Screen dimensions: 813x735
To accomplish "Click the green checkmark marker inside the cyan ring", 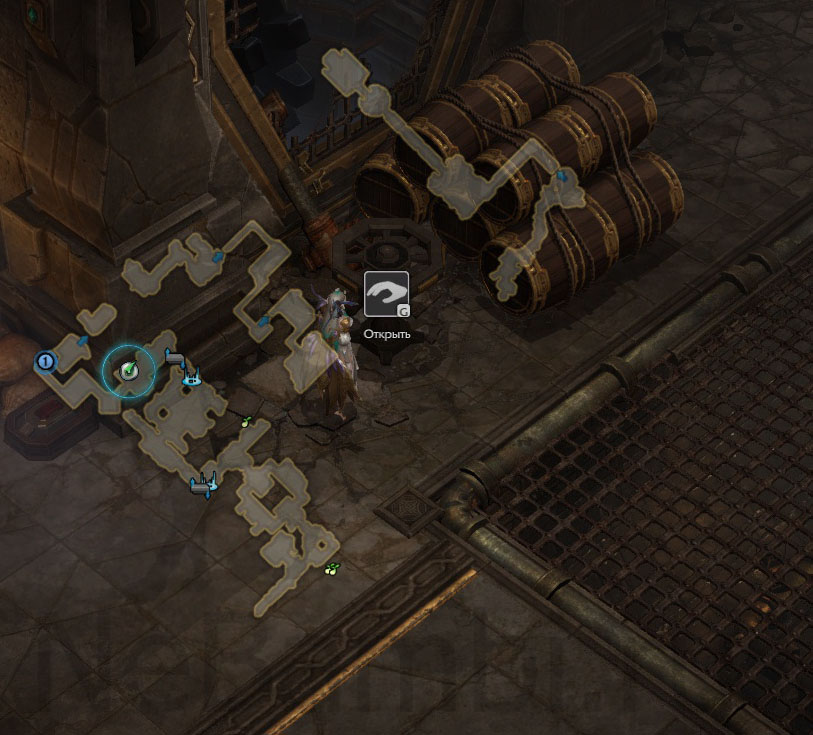I will (129, 371).
